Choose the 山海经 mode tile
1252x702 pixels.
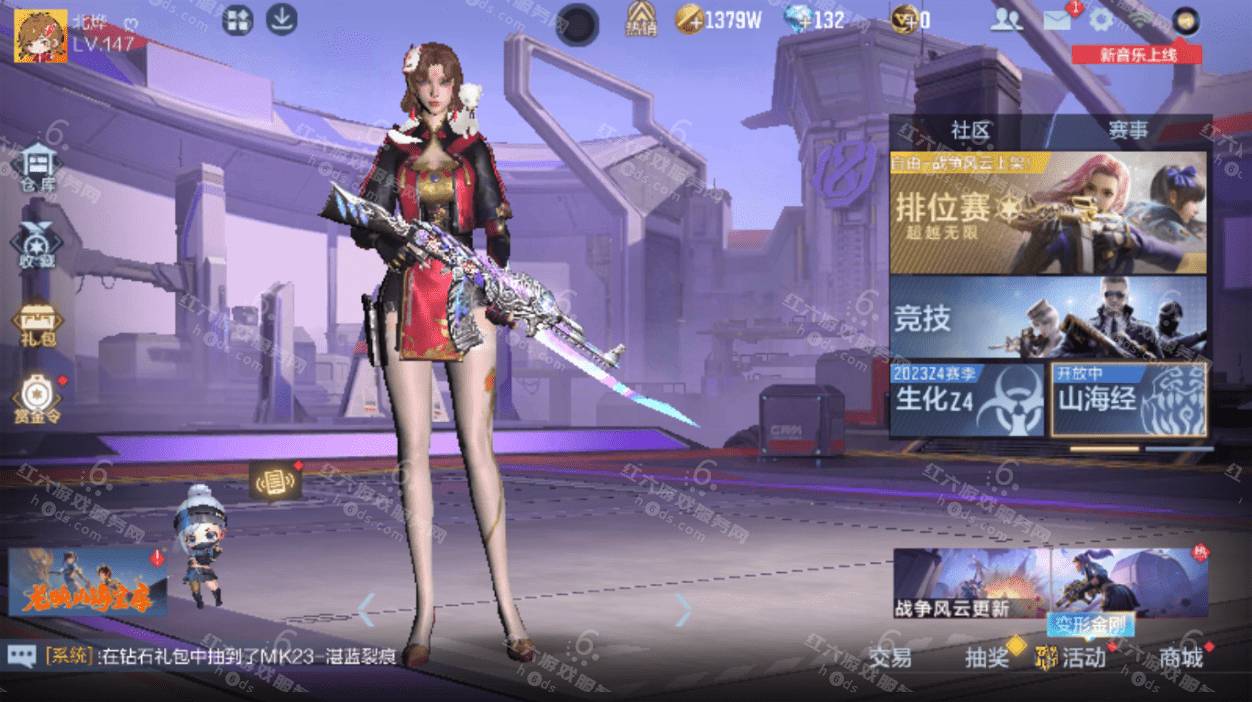(x=1128, y=400)
